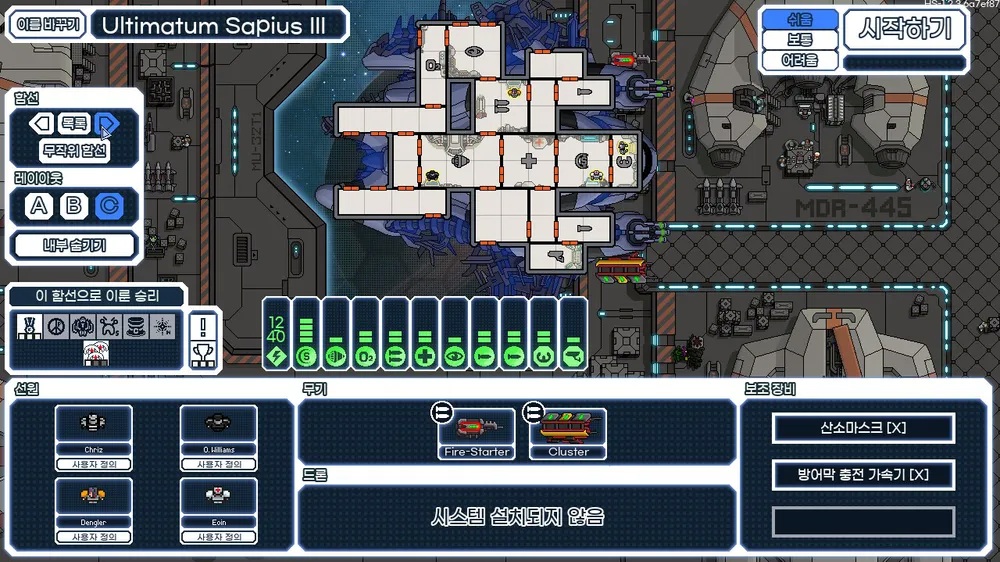1000x562 pixels.
Task: Select layout C
Action: (107, 207)
